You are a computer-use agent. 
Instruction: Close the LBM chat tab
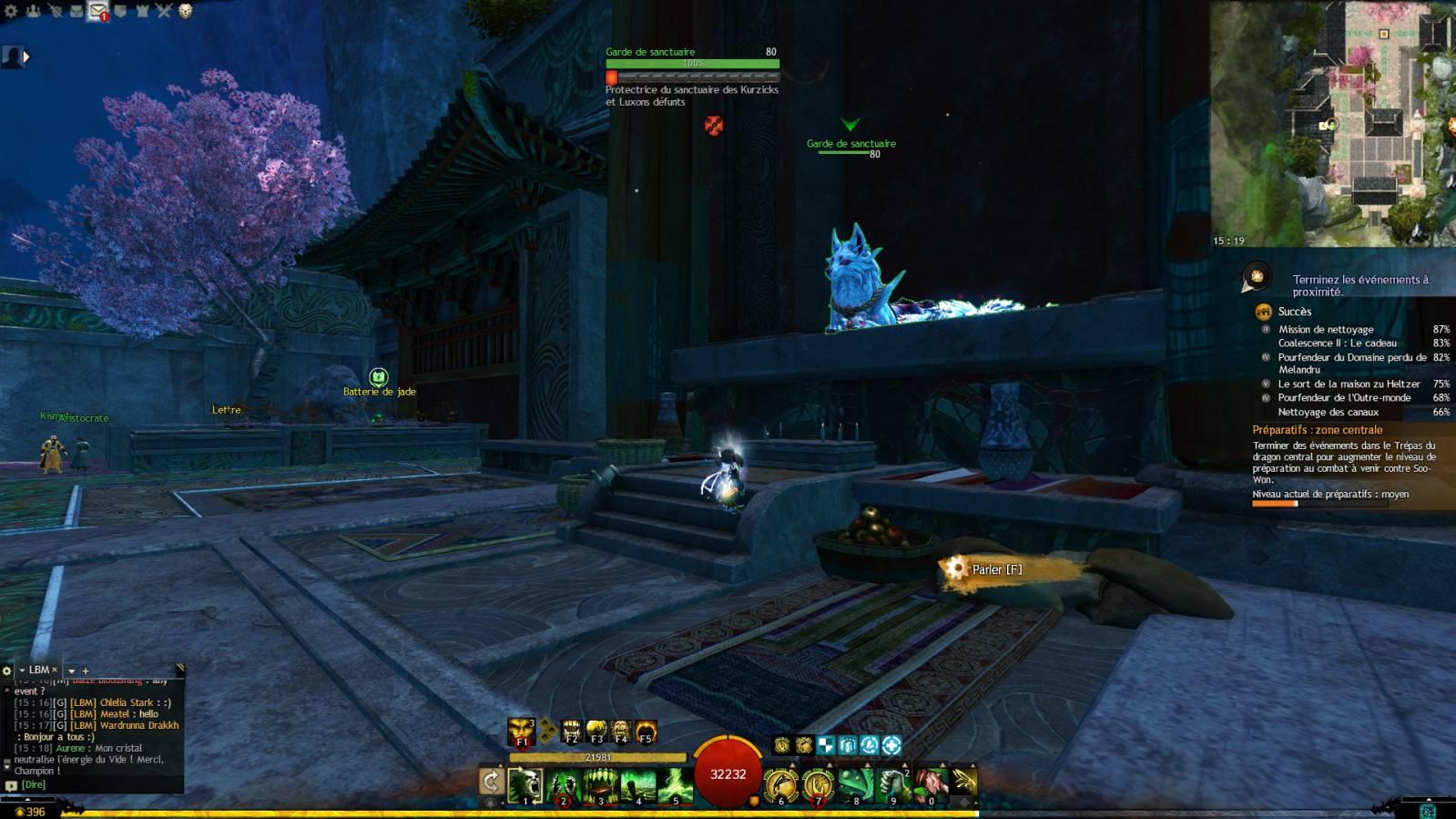[55, 670]
